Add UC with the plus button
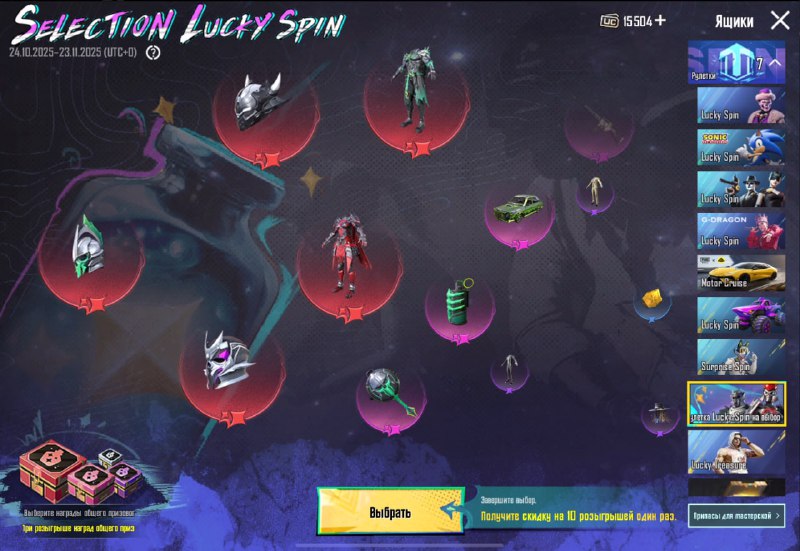This screenshot has width=800, height=551. pos(660,20)
